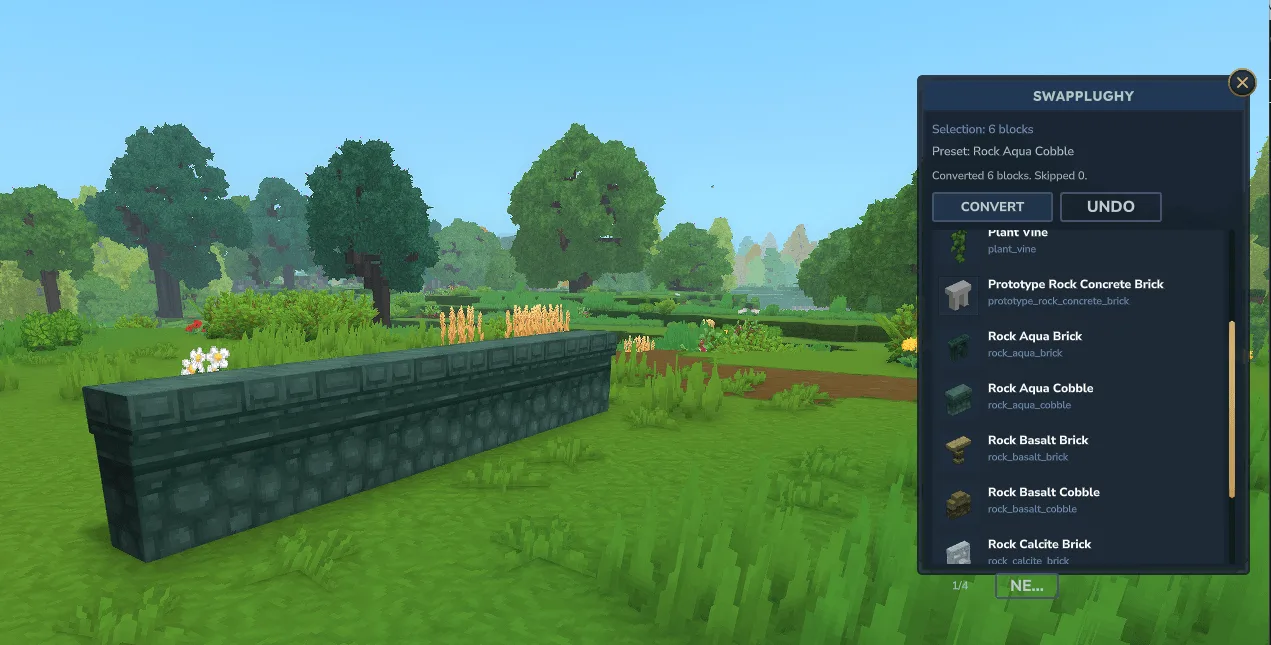Click the Convert button
The width and height of the screenshot is (1271, 645).
coord(992,207)
